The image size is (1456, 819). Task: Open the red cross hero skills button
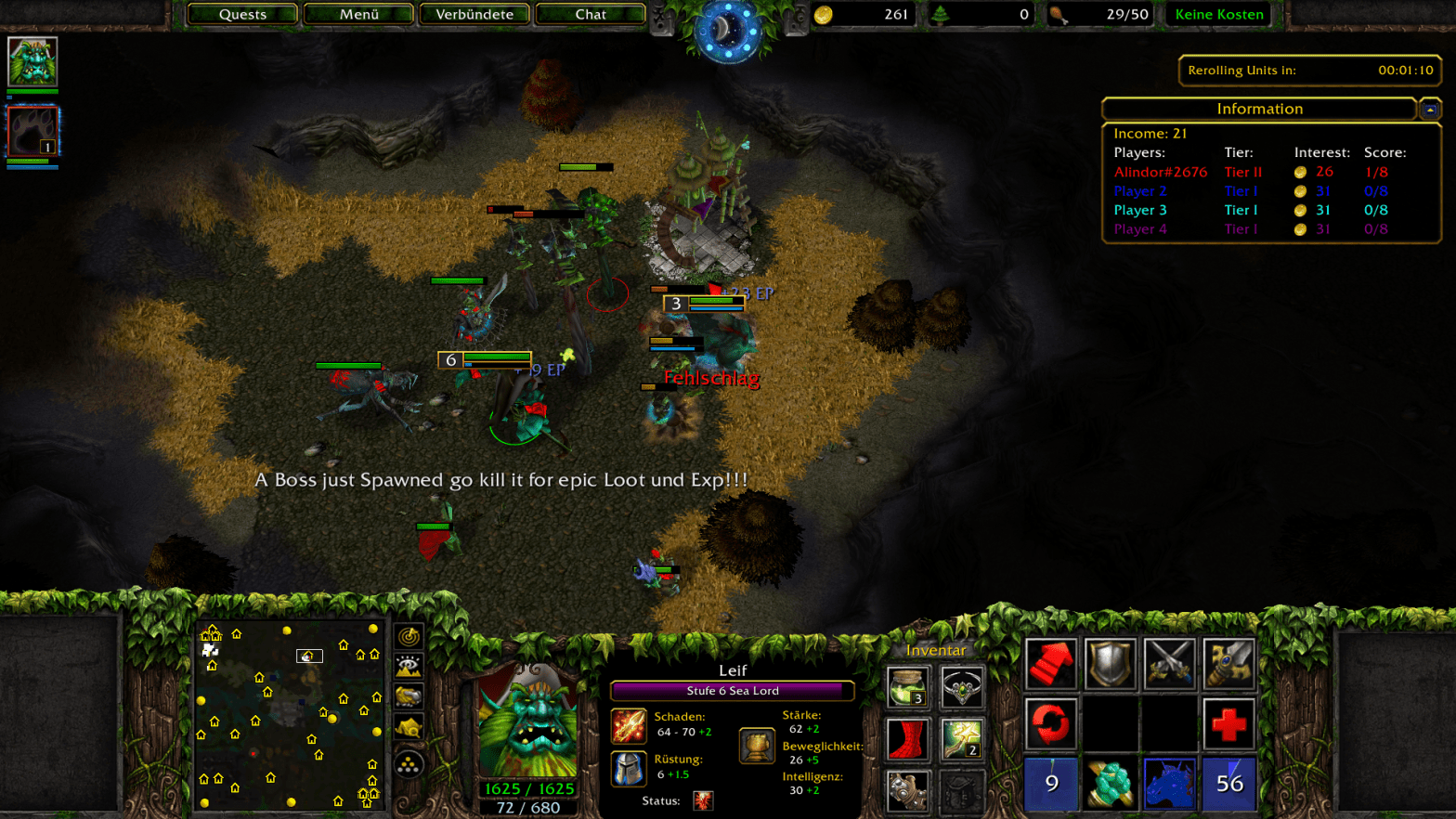1228,723
